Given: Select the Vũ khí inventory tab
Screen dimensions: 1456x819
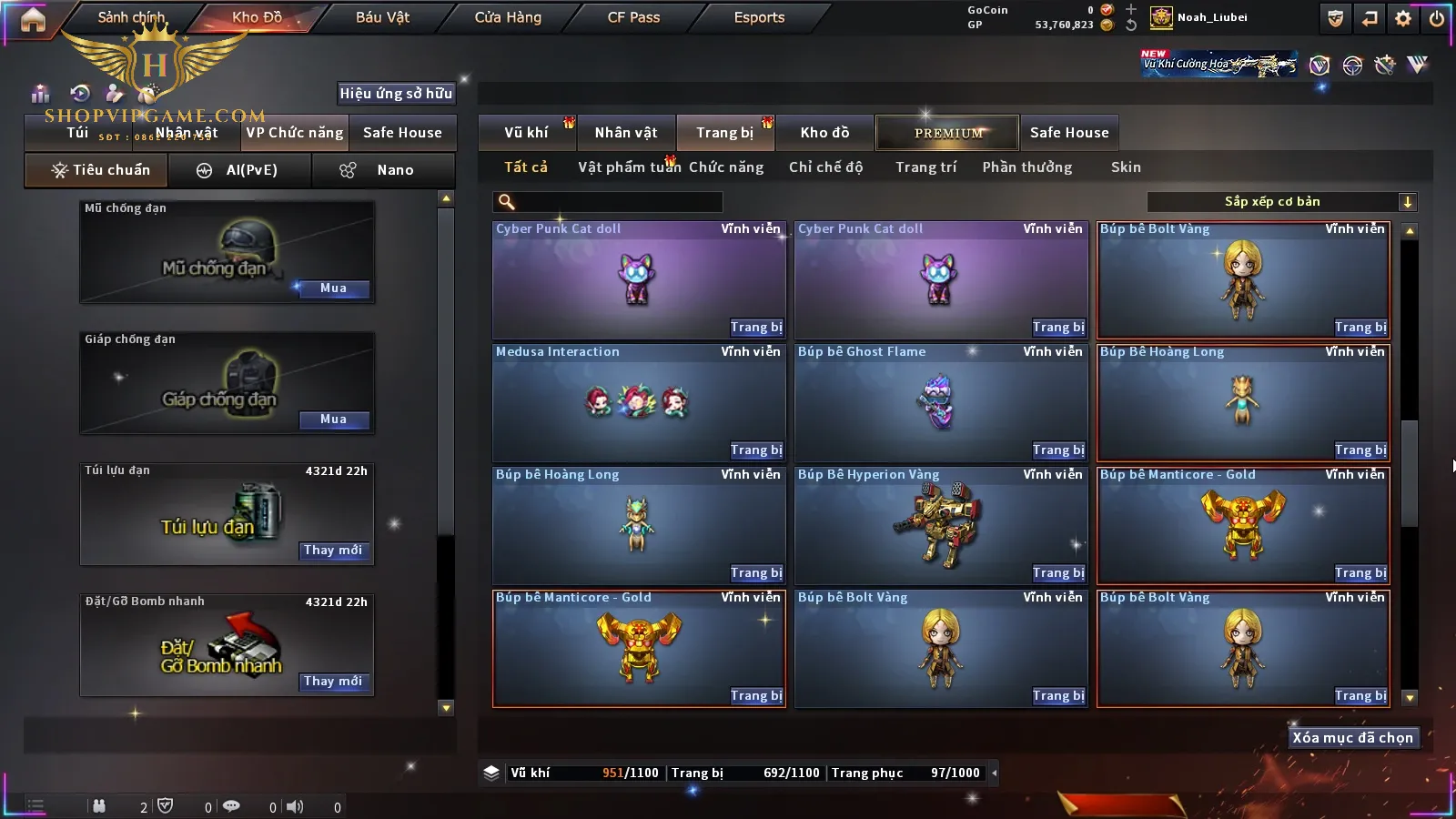Looking at the screenshot, I should click(x=527, y=133).
